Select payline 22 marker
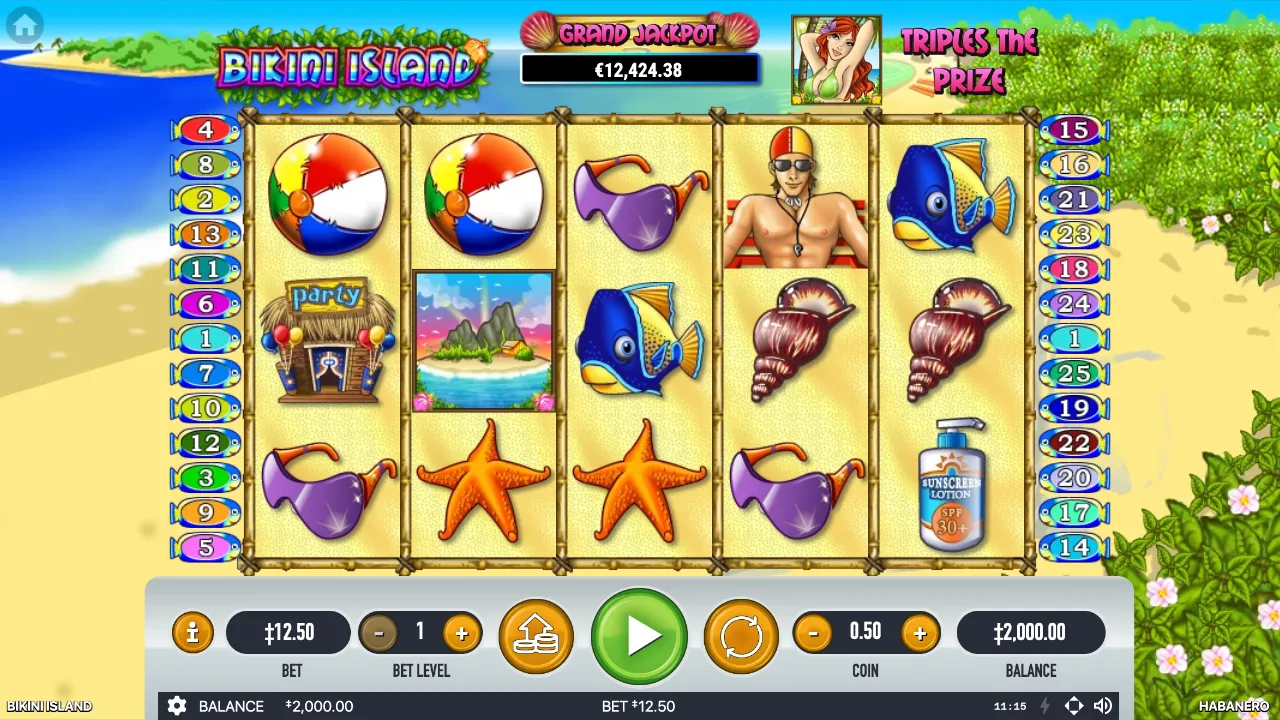The image size is (1280, 720). (1073, 443)
